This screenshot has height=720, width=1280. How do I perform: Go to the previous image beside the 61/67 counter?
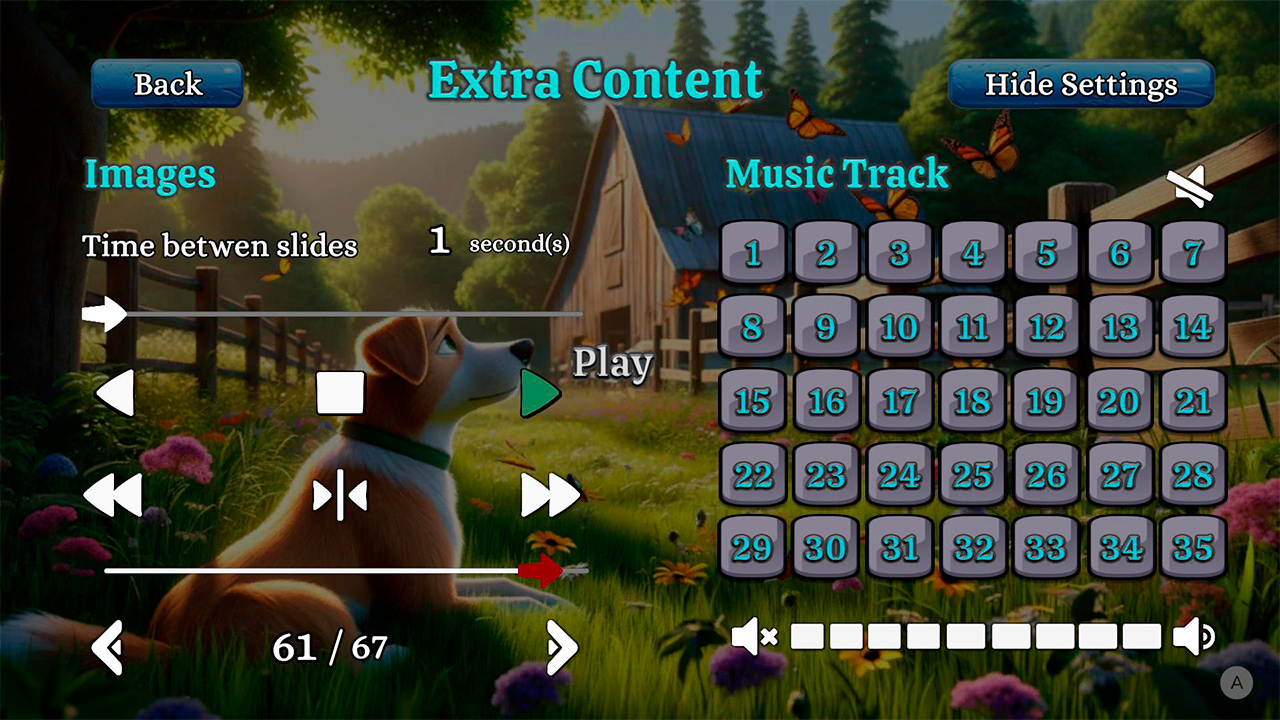point(106,648)
